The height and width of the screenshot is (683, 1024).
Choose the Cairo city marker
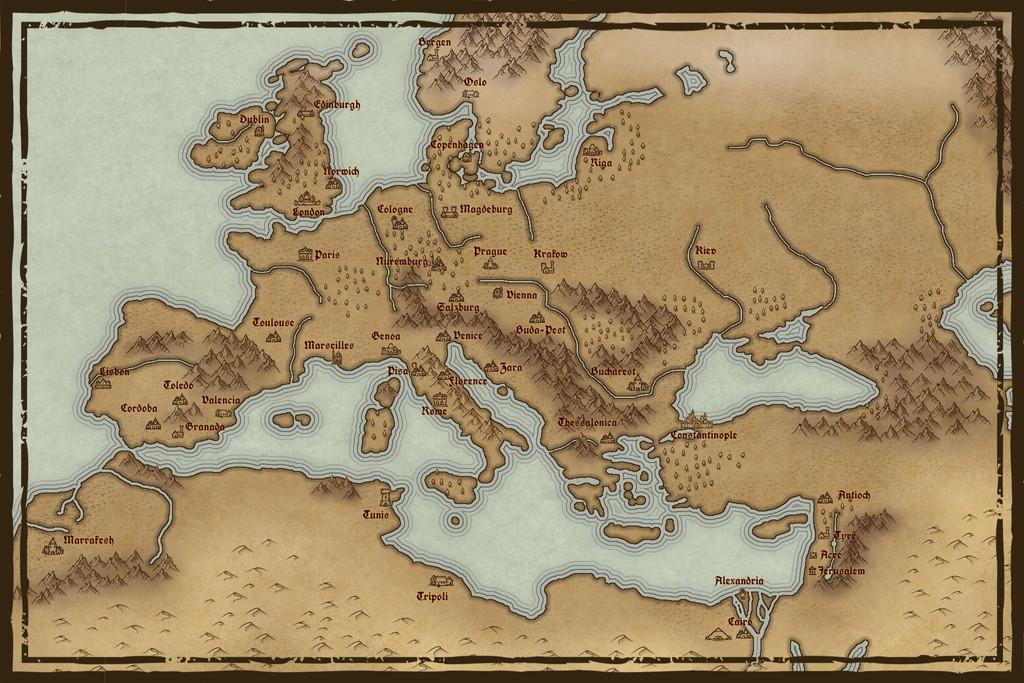pyautogui.click(x=717, y=633)
